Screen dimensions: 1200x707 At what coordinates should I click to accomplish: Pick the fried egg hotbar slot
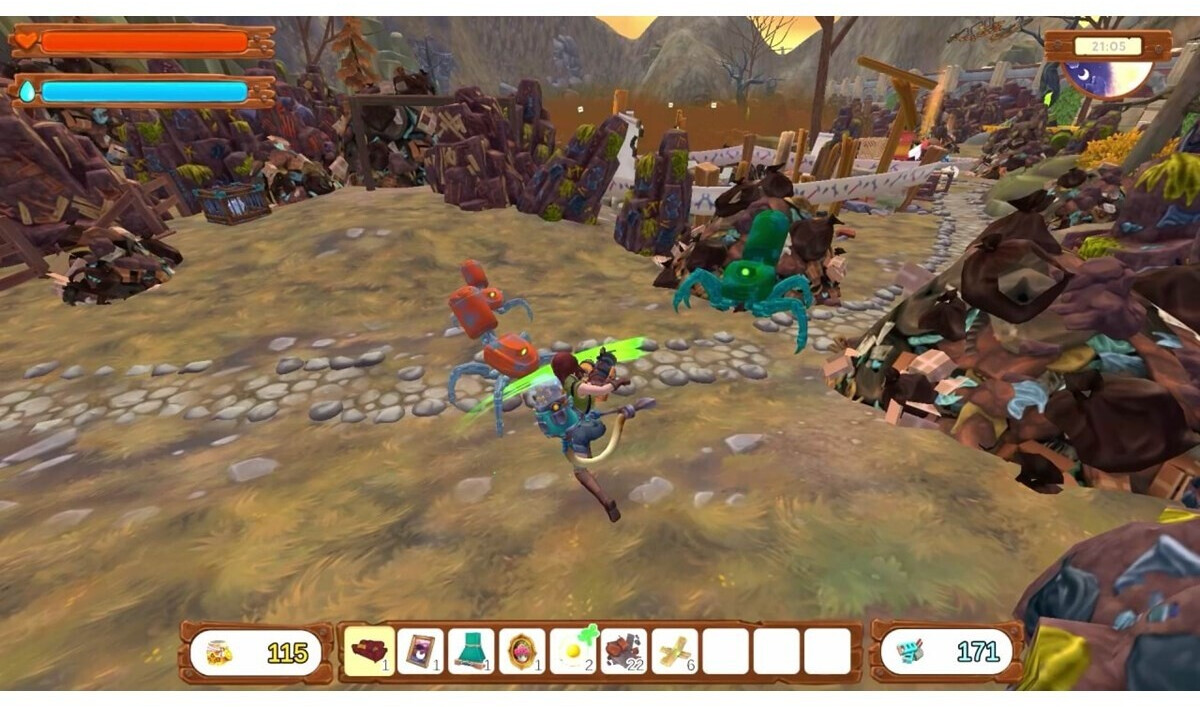coord(573,651)
